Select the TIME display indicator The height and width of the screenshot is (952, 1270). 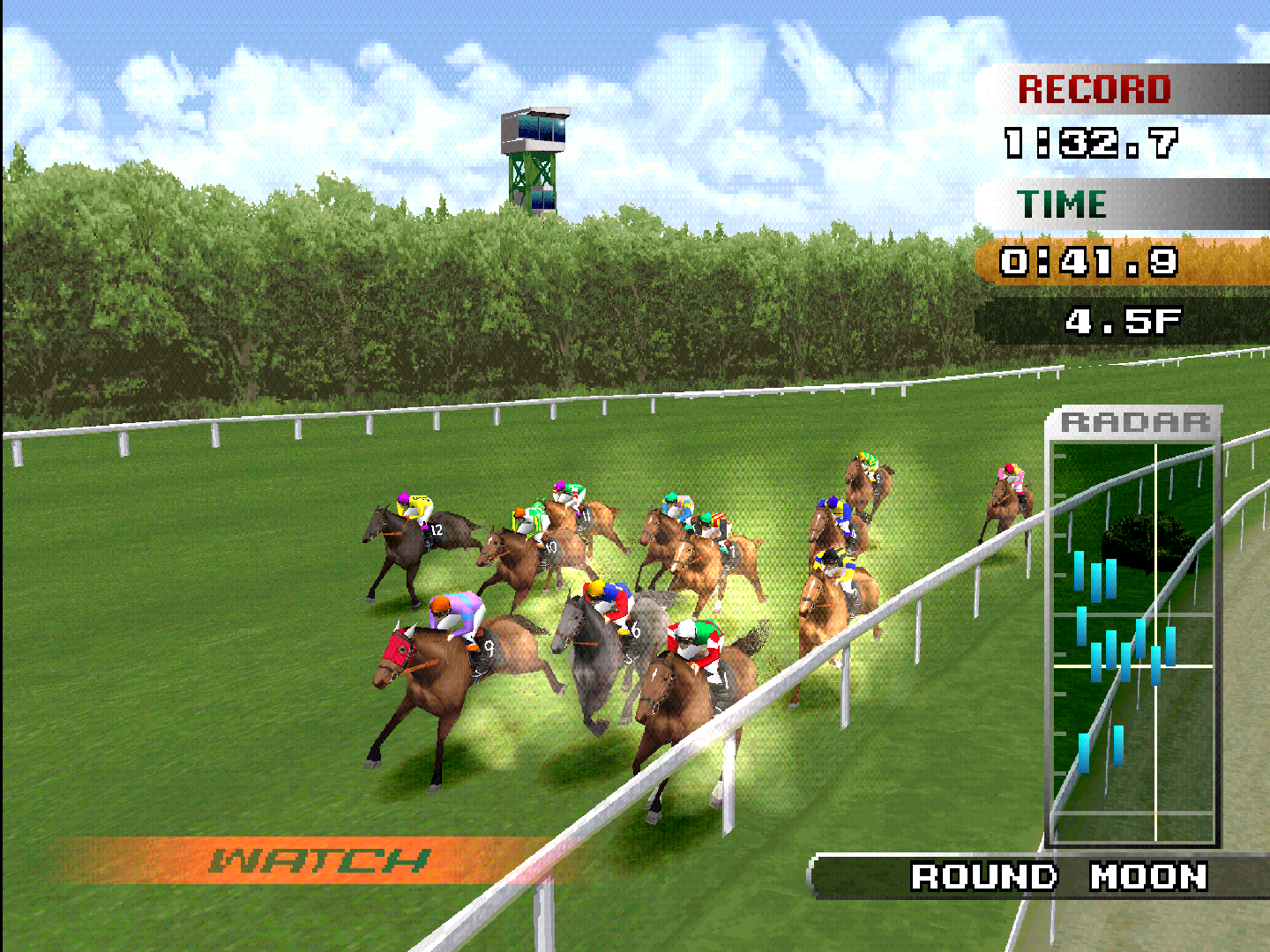pyautogui.click(x=1063, y=203)
